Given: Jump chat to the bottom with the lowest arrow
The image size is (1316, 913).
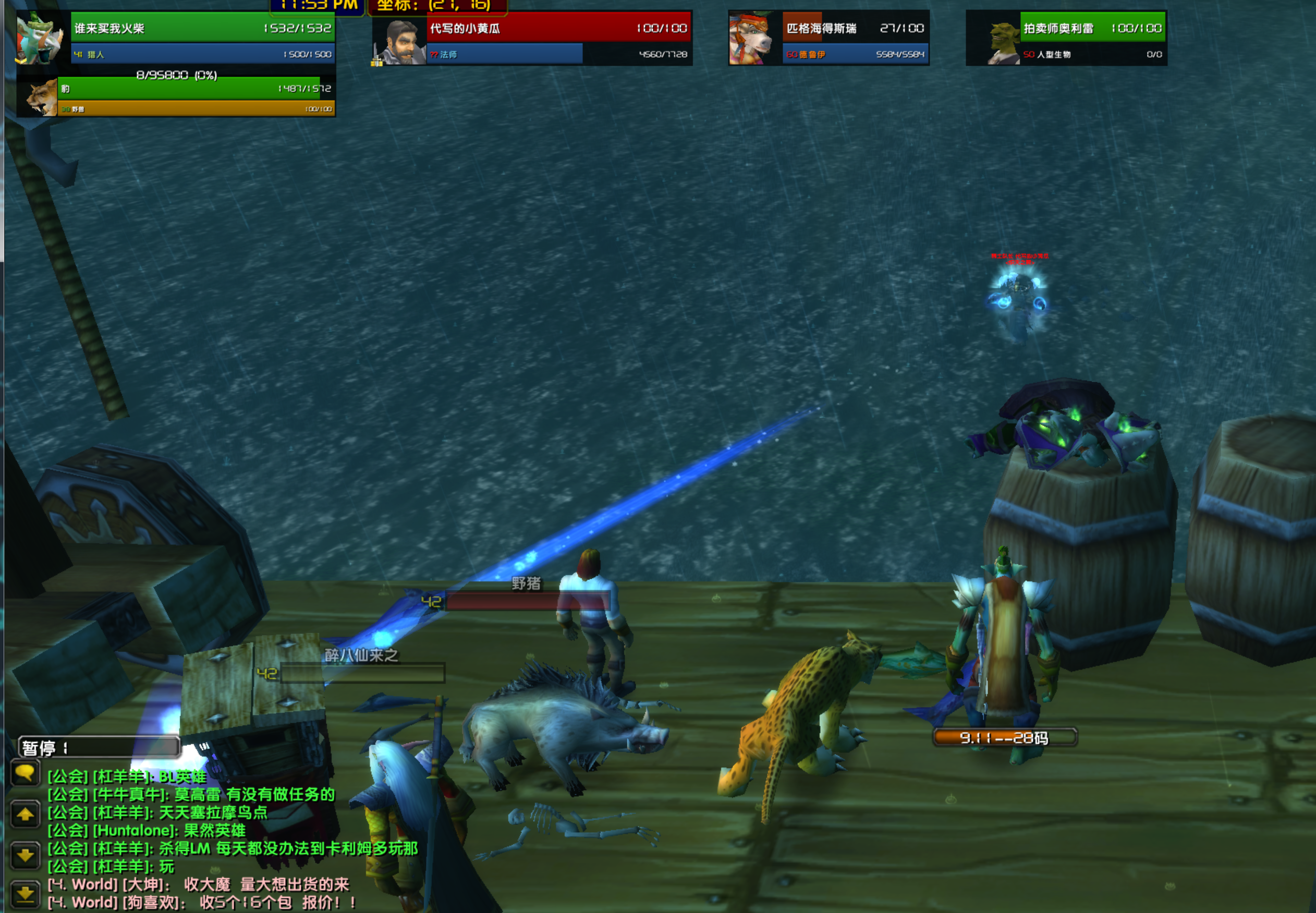Looking at the screenshot, I should [25, 893].
